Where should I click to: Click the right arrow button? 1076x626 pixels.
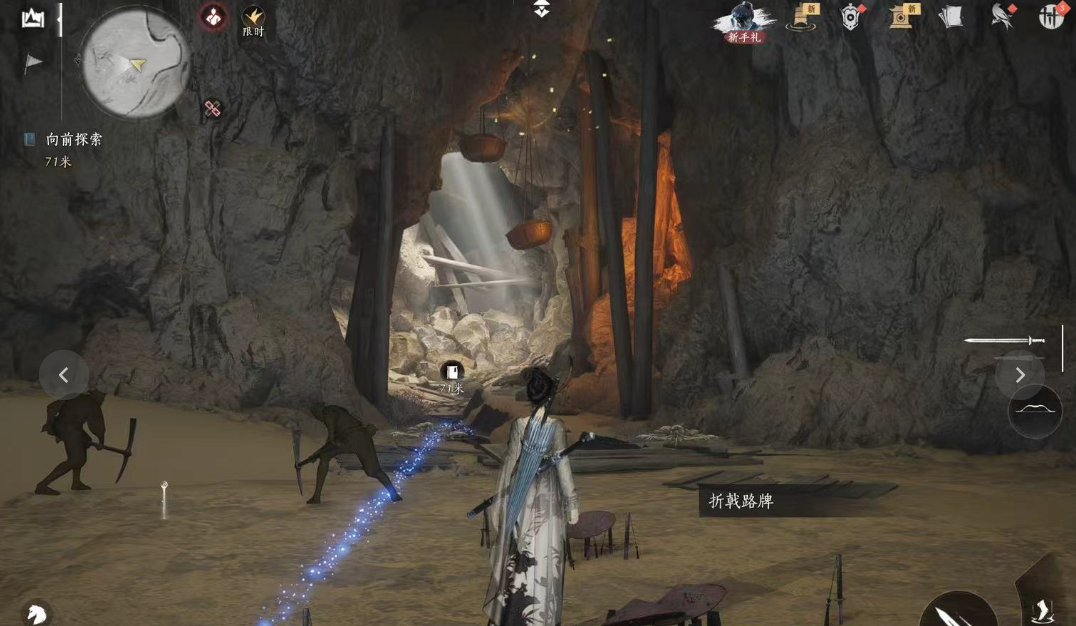[x=1020, y=375]
